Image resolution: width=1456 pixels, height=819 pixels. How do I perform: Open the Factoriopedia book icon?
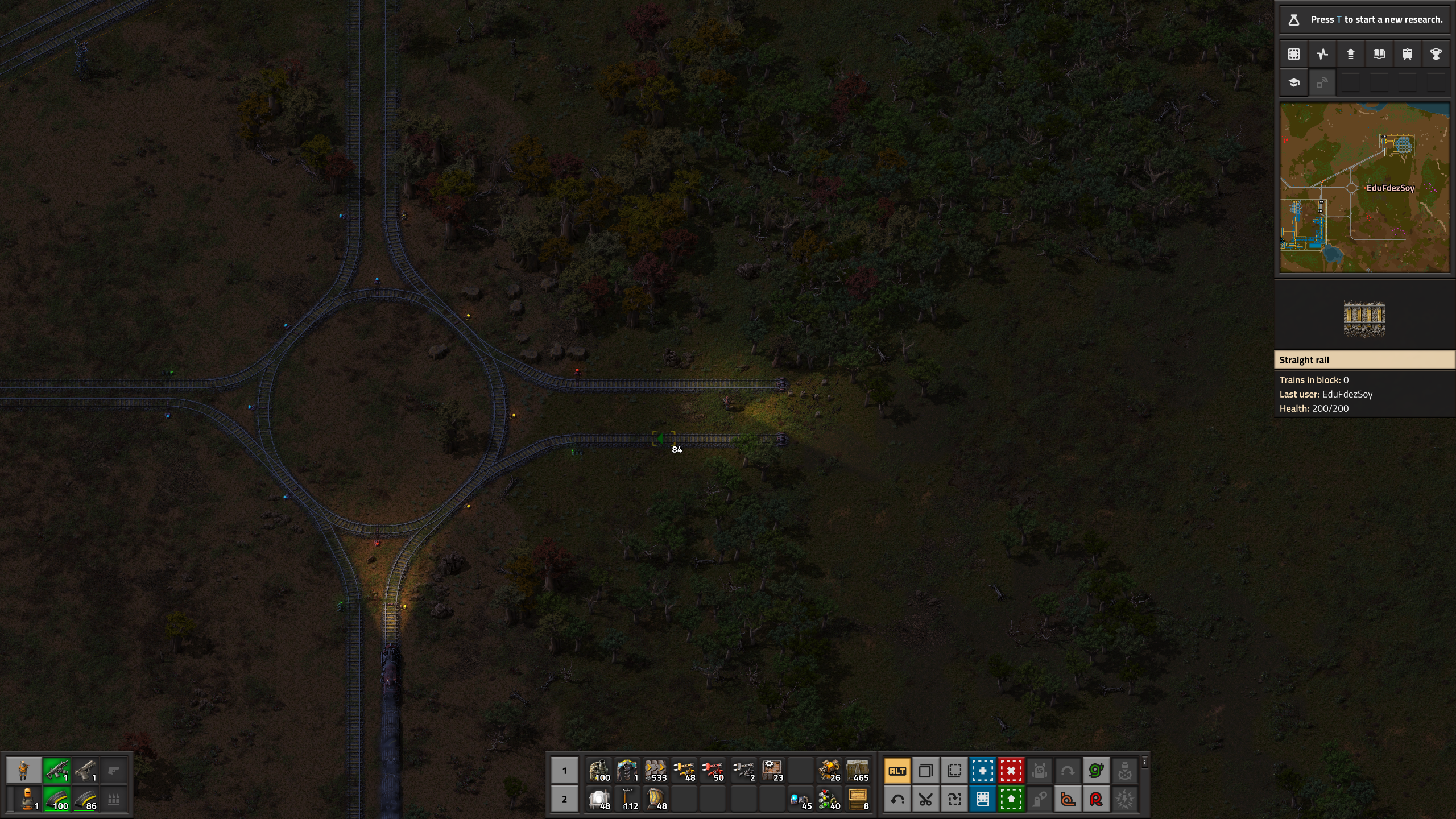pos(1379,54)
